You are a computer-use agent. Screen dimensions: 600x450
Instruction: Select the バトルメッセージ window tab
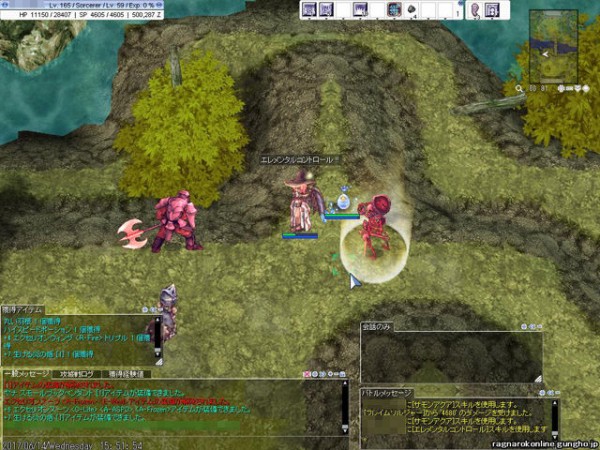[x=386, y=392]
